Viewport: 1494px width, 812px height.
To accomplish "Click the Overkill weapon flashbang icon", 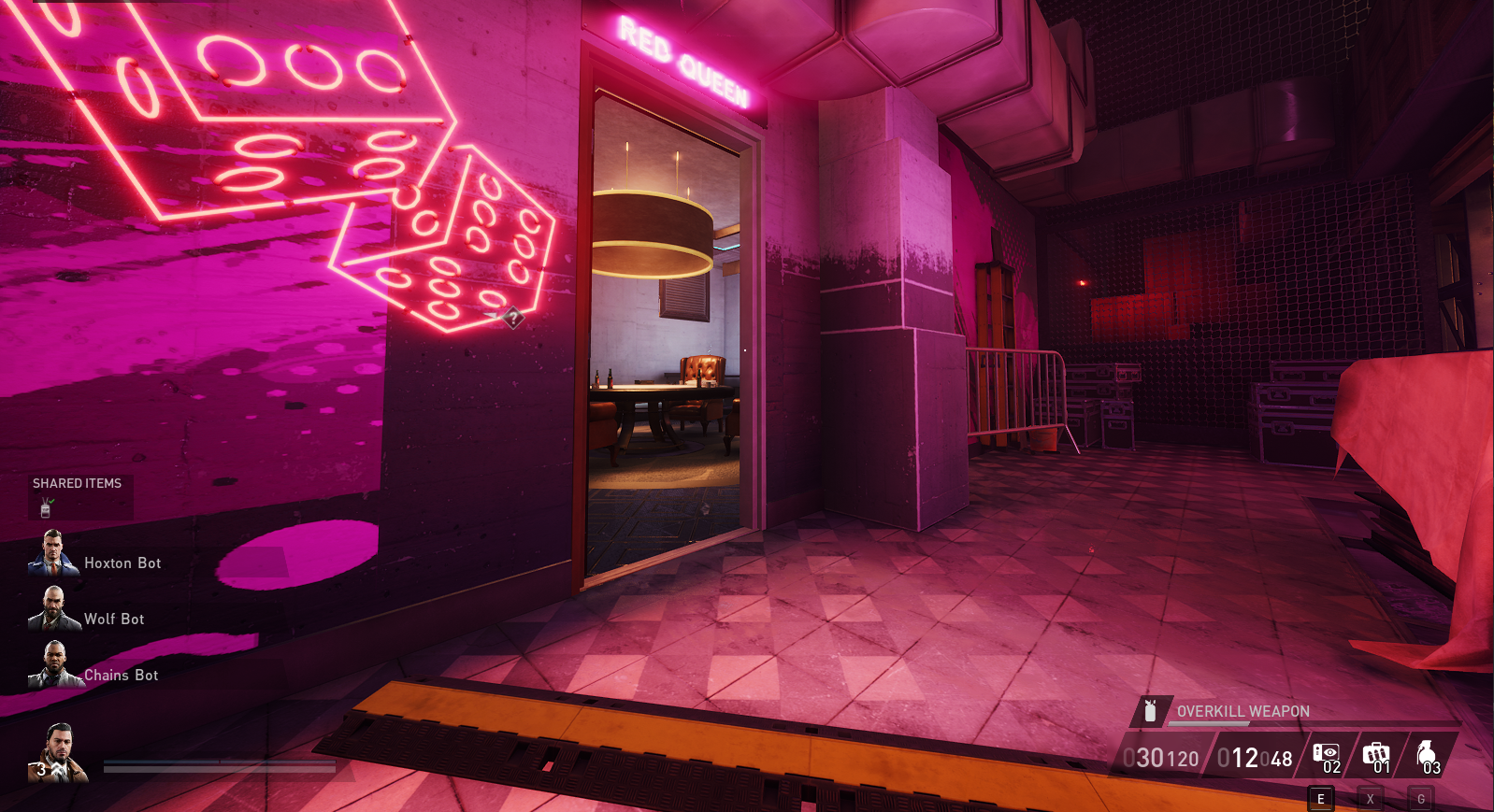I will click(1150, 711).
